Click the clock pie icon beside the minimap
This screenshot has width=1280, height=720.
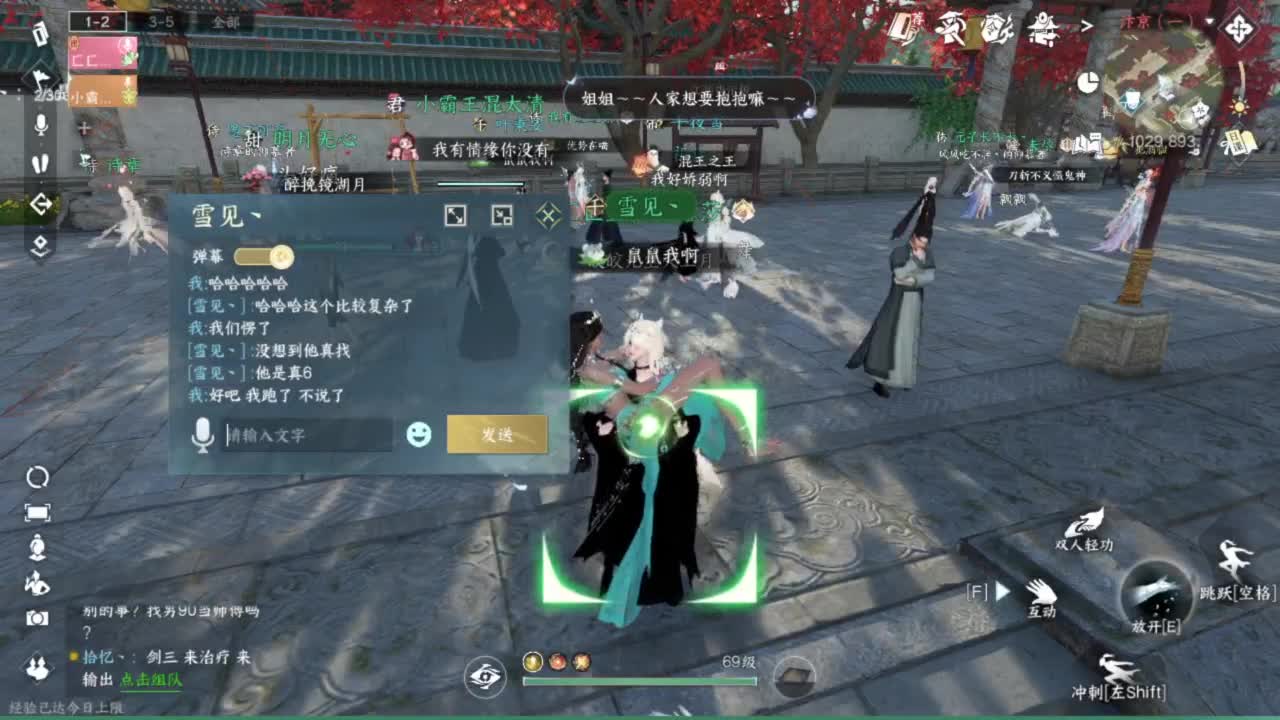click(1088, 82)
